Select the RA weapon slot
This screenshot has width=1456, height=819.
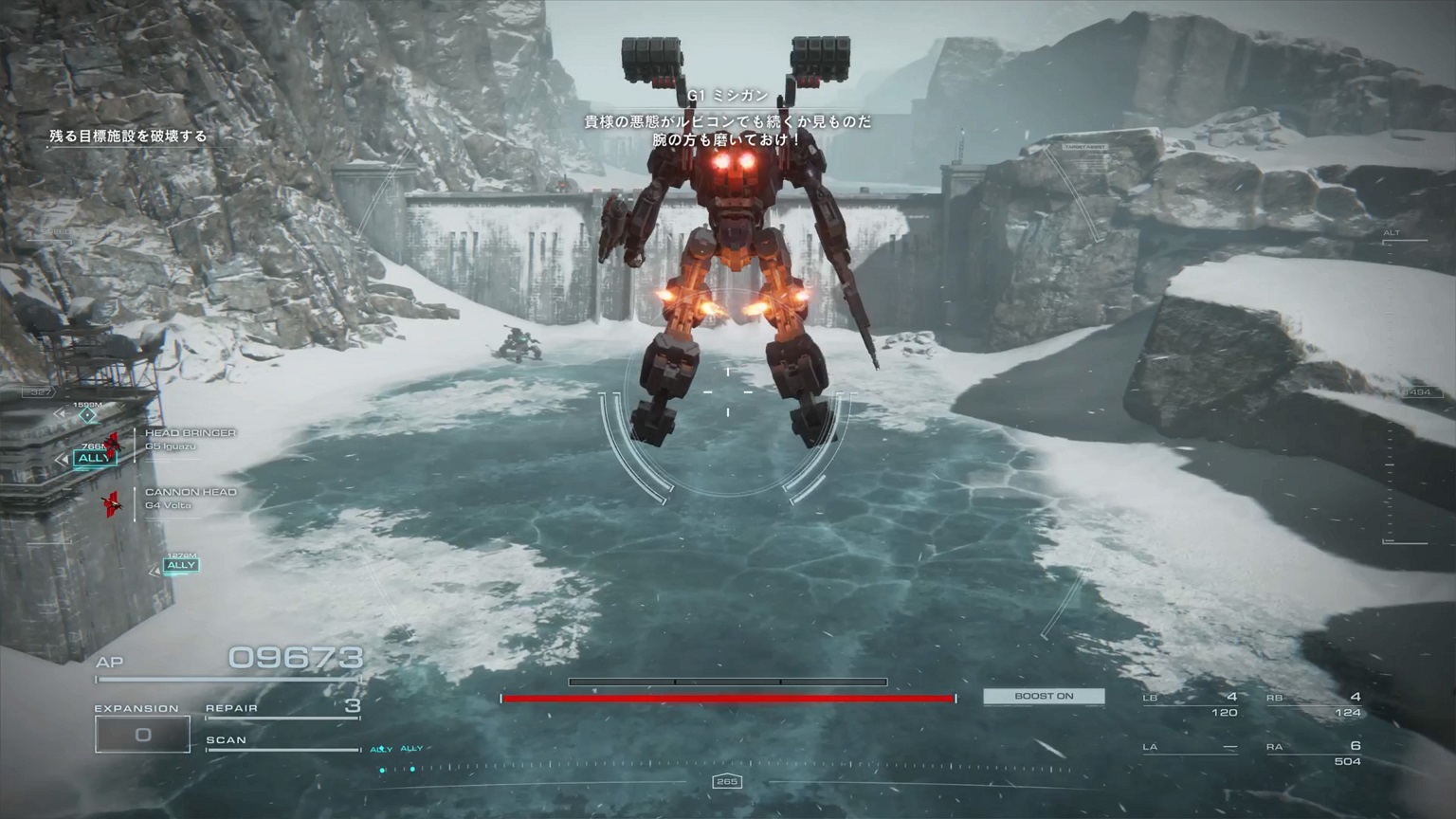(1314, 753)
